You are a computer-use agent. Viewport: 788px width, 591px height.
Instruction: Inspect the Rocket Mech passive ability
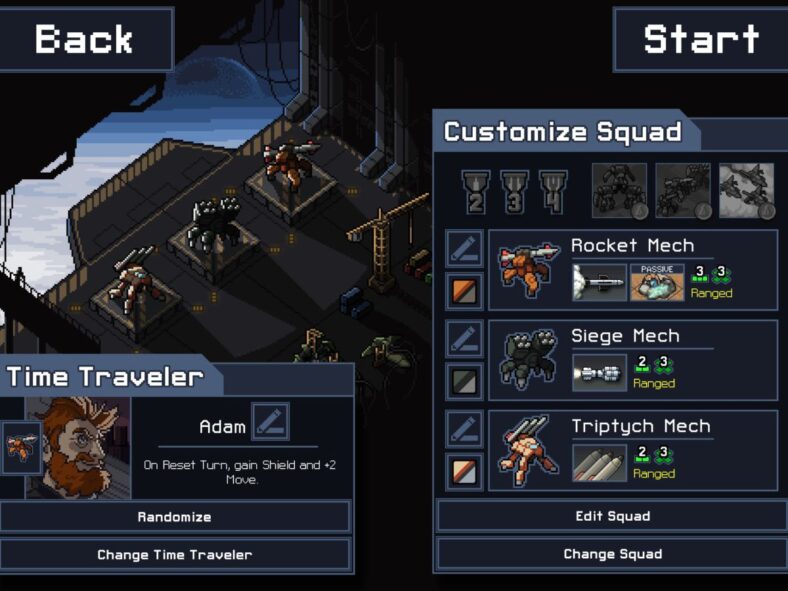[x=656, y=282]
